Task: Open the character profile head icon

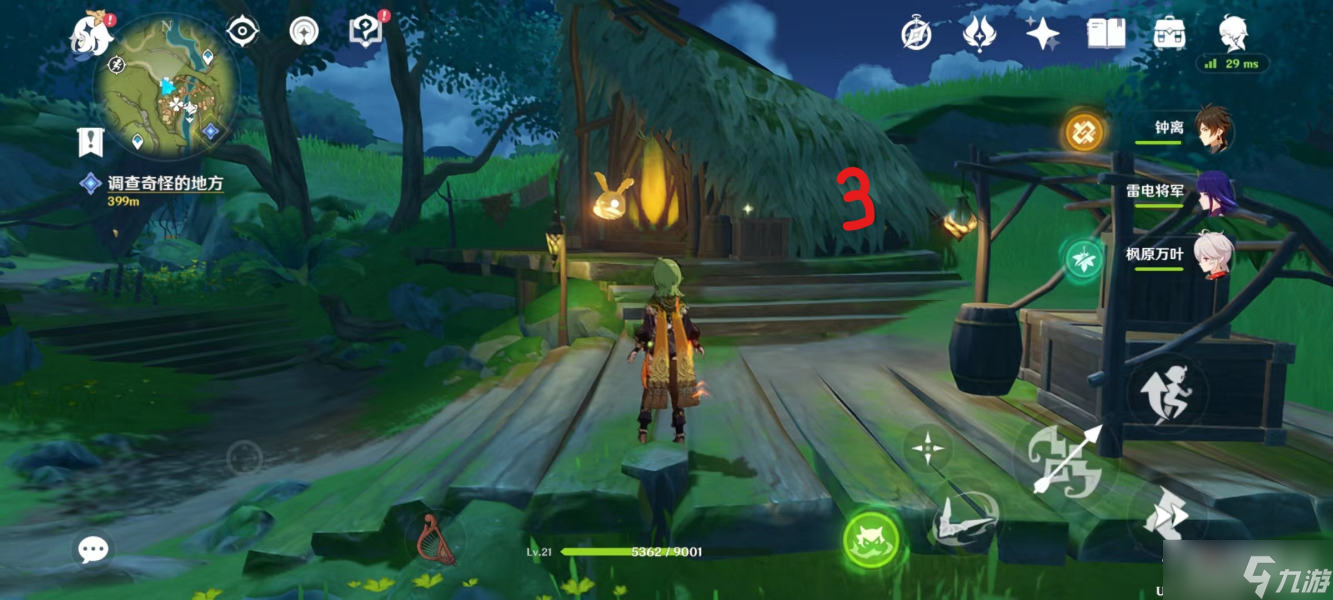Action: (x=1233, y=32)
